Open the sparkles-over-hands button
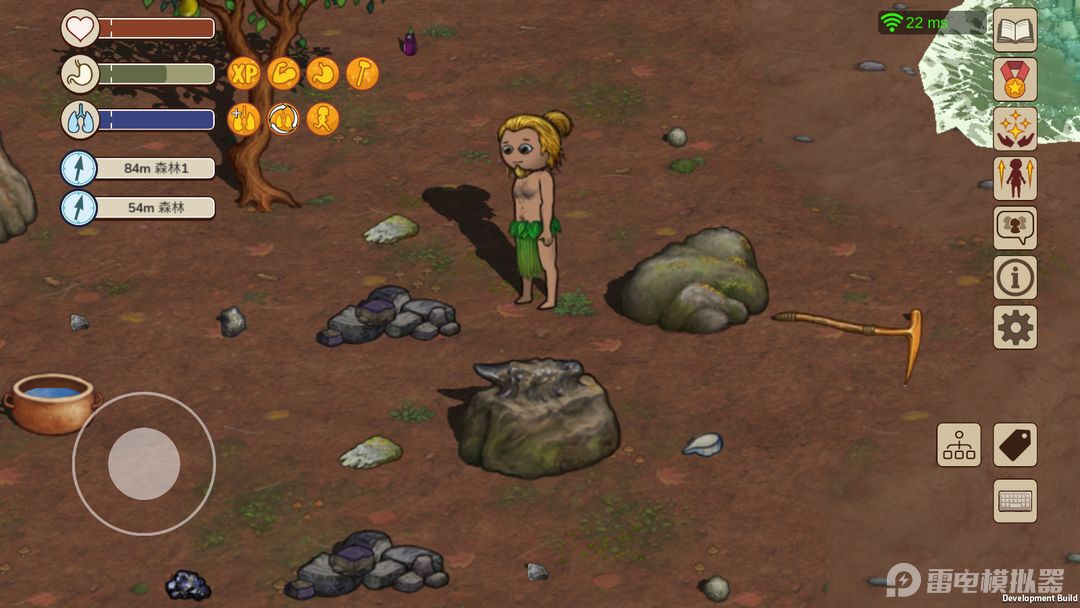 [1015, 129]
